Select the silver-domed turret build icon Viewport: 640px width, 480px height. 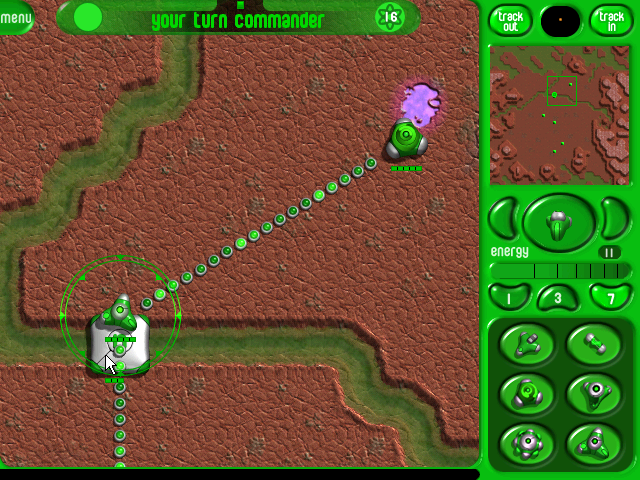[x=595, y=393]
